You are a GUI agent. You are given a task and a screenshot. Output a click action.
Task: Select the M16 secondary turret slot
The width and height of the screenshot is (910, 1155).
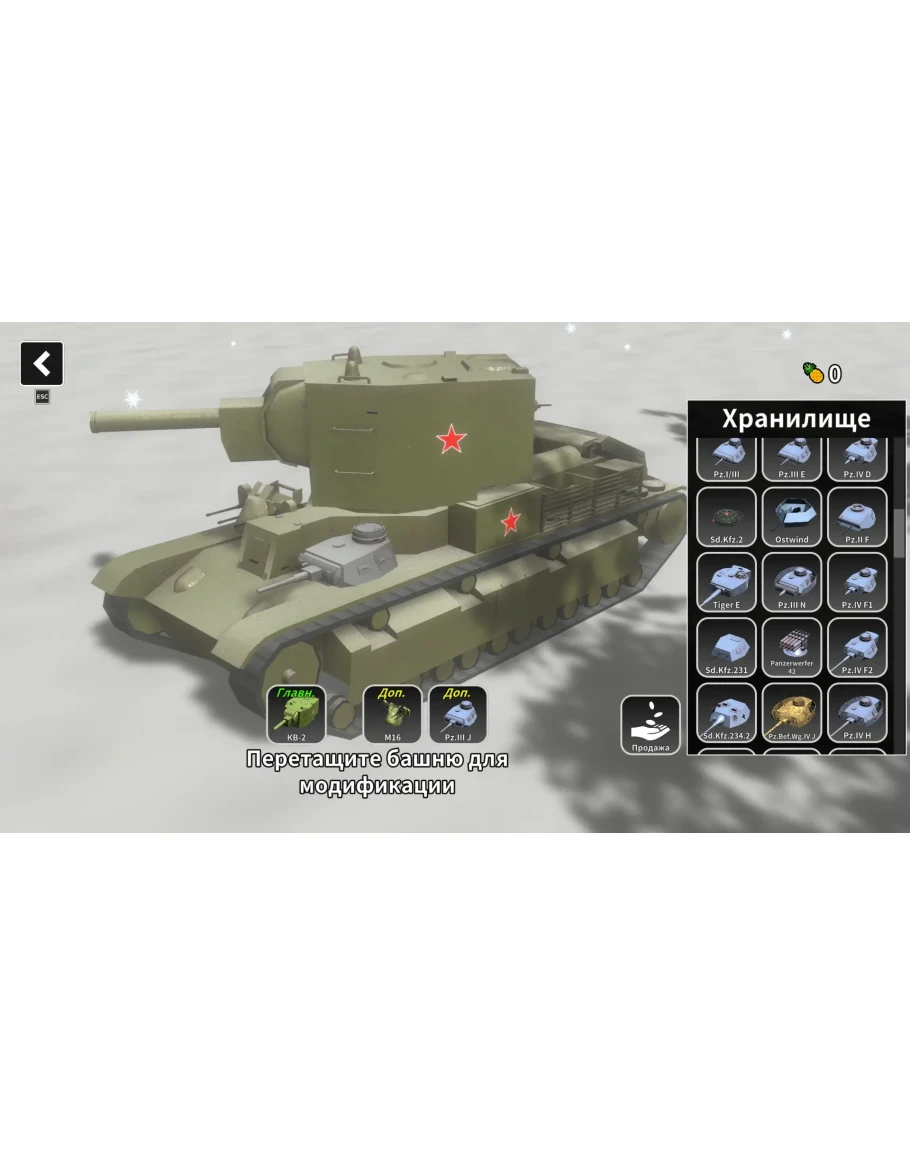click(392, 714)
